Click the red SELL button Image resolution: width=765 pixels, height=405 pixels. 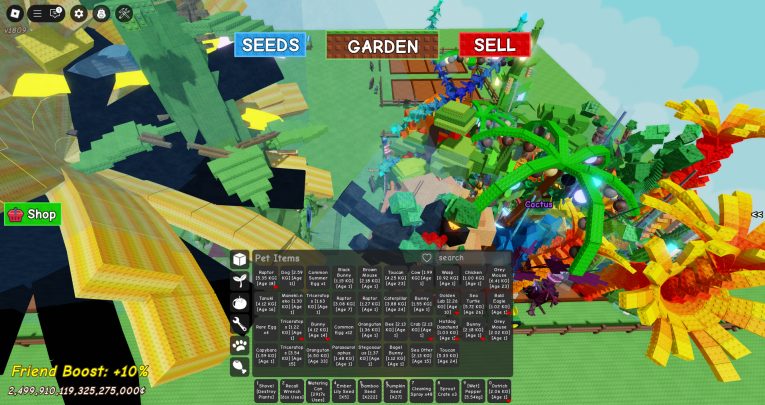494,45
